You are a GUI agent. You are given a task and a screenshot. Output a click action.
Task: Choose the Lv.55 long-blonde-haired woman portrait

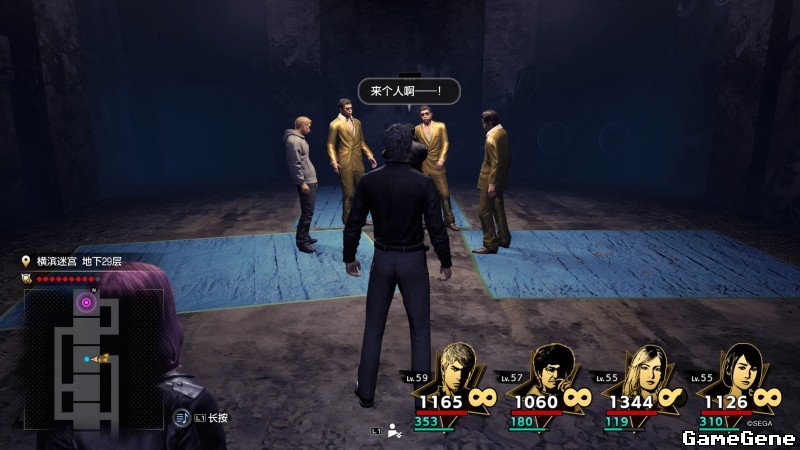coord(644,368)
